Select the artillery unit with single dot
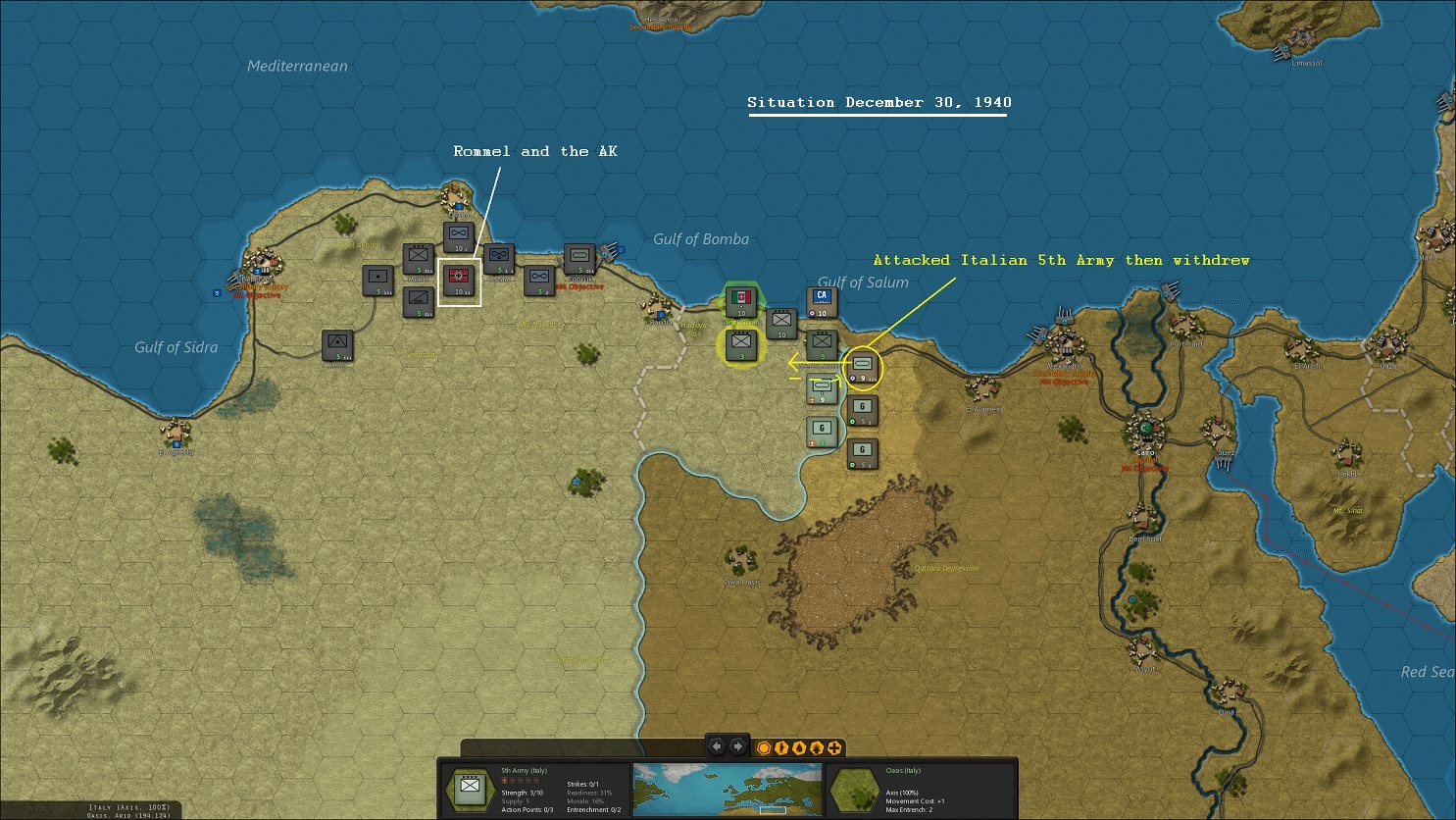 click(x=377, y=279)
